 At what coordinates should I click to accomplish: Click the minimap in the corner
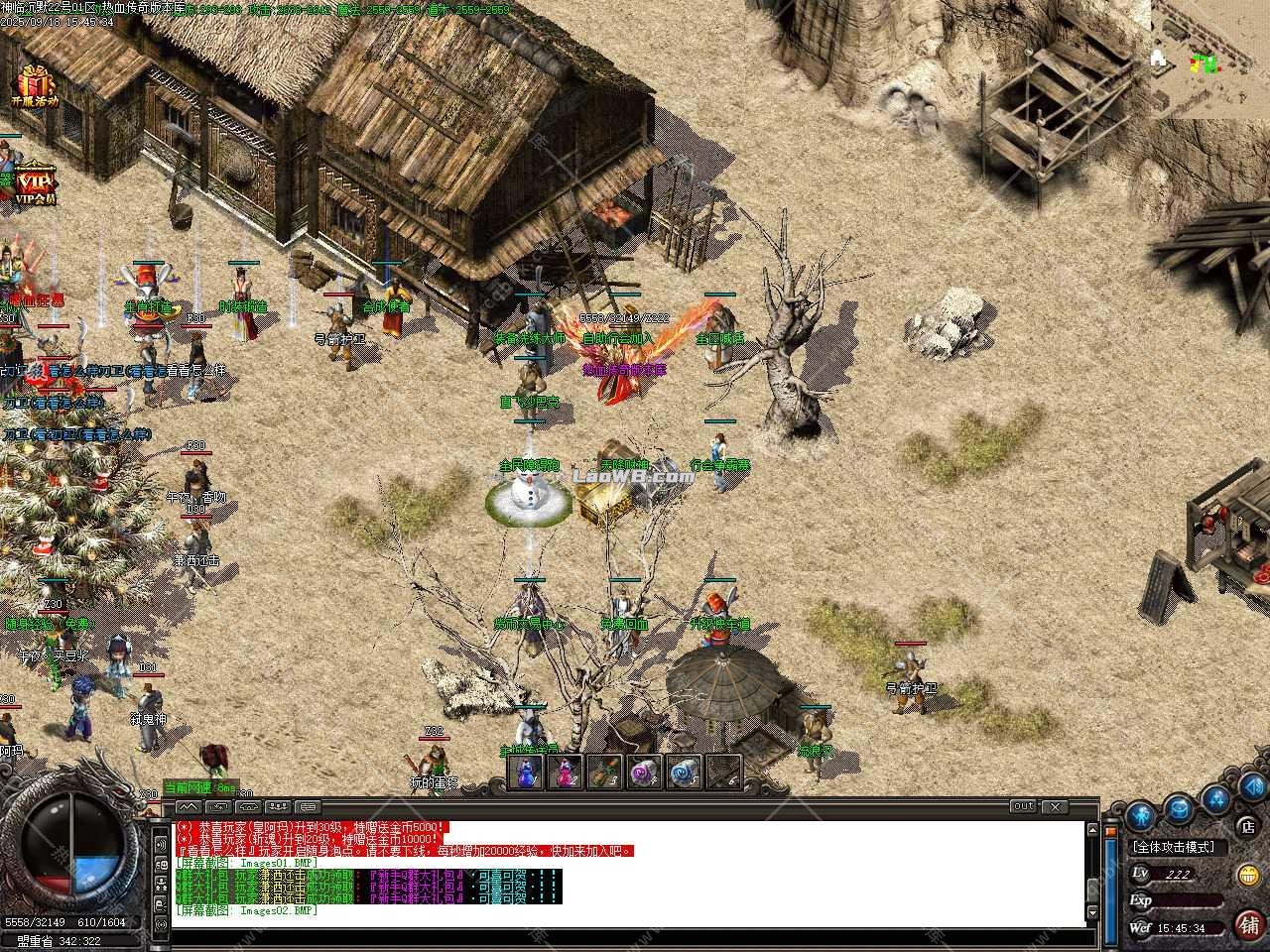[1209, 58]
